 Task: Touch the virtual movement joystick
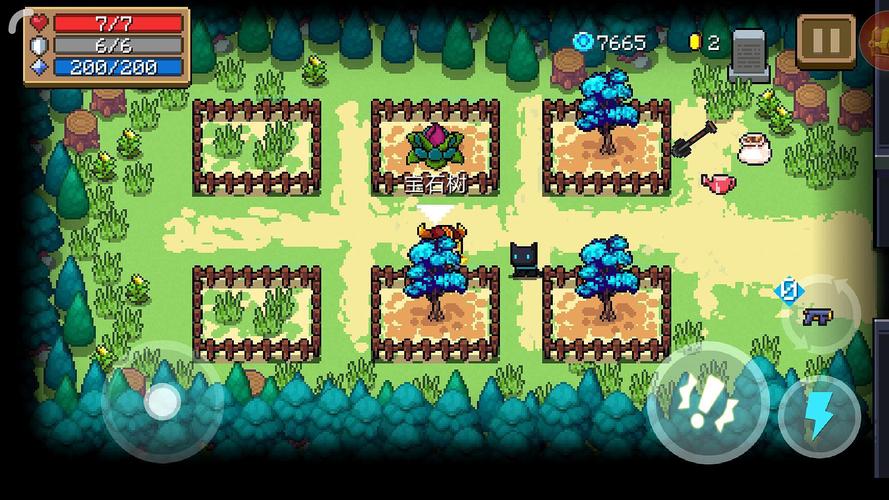click(x=161, y=402)
